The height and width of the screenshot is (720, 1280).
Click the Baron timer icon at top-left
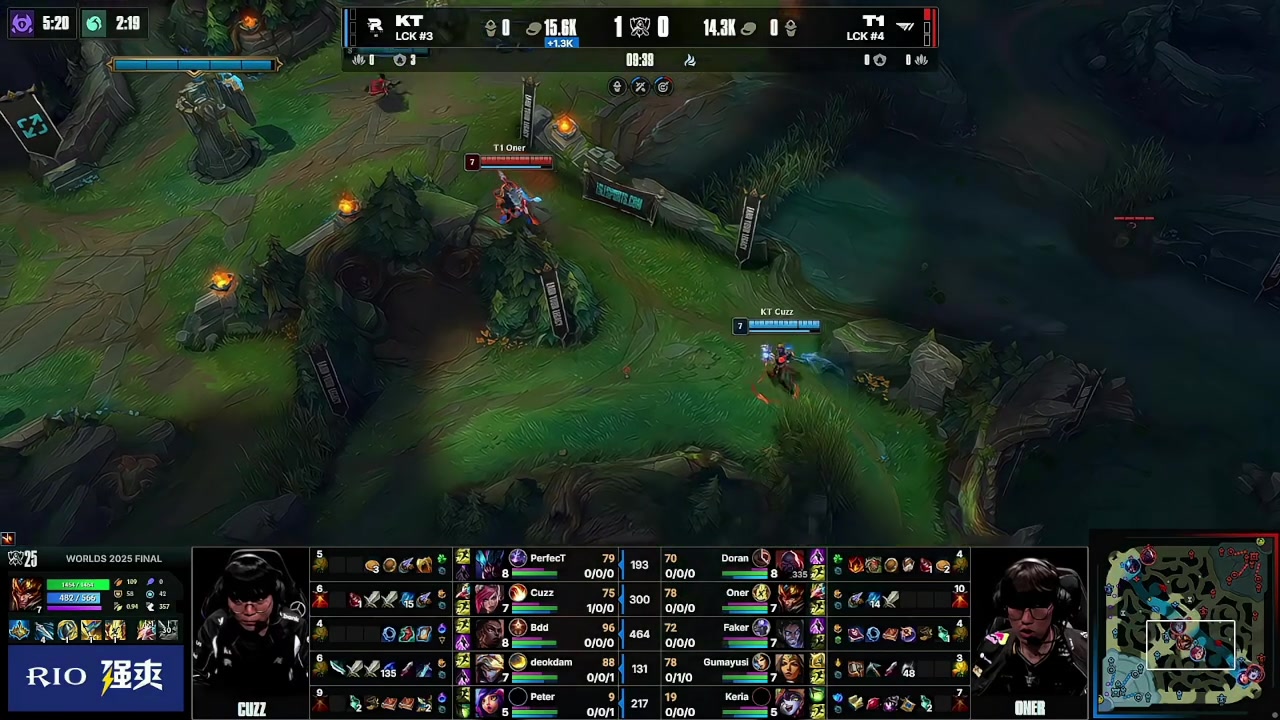click(22, 23)
